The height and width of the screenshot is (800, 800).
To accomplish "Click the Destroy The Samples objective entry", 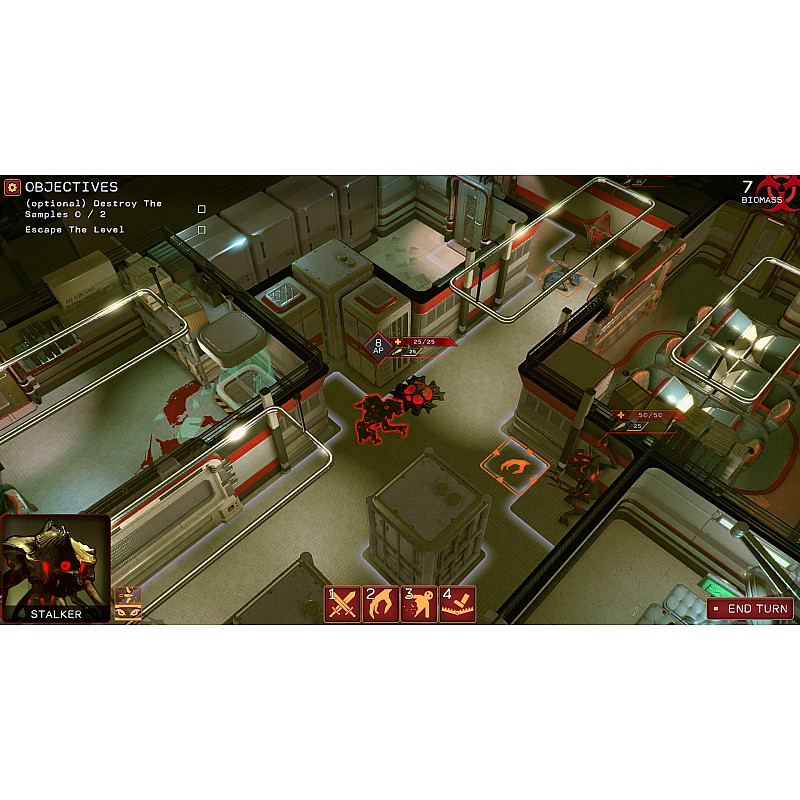I will click(93, 209).
